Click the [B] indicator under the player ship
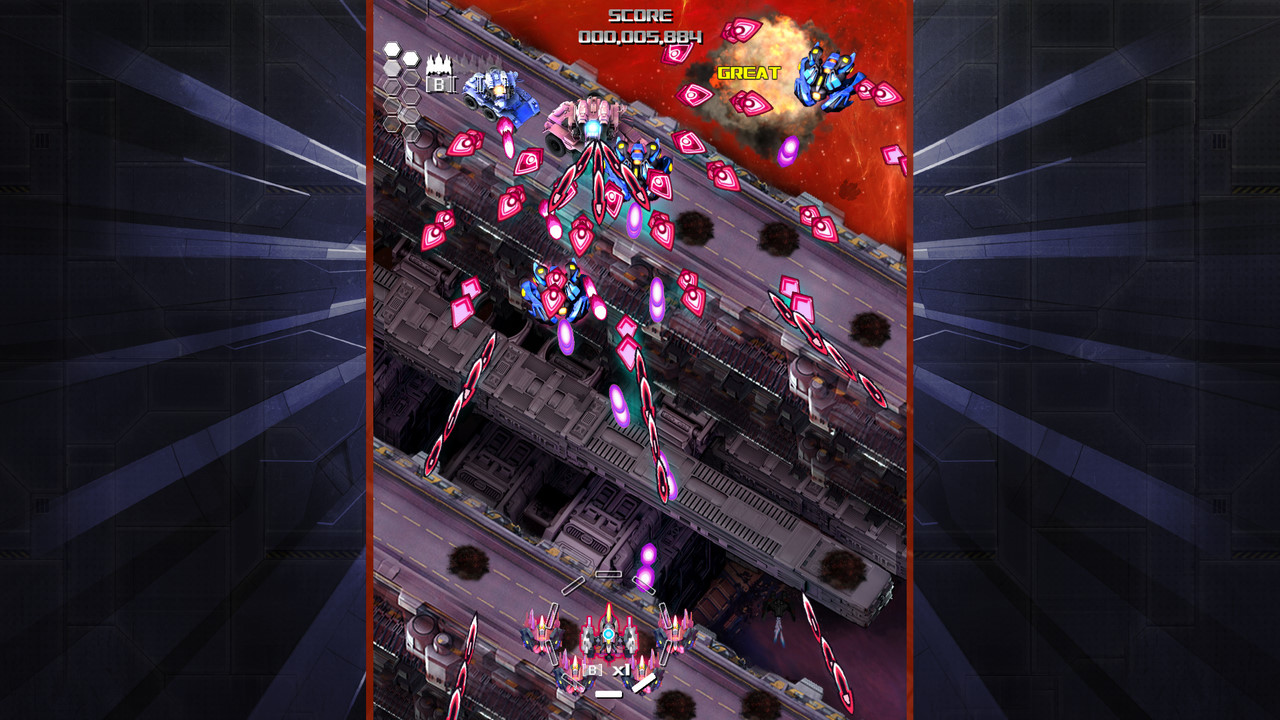Screen dimensions: 1280x720 coord(593,669)
